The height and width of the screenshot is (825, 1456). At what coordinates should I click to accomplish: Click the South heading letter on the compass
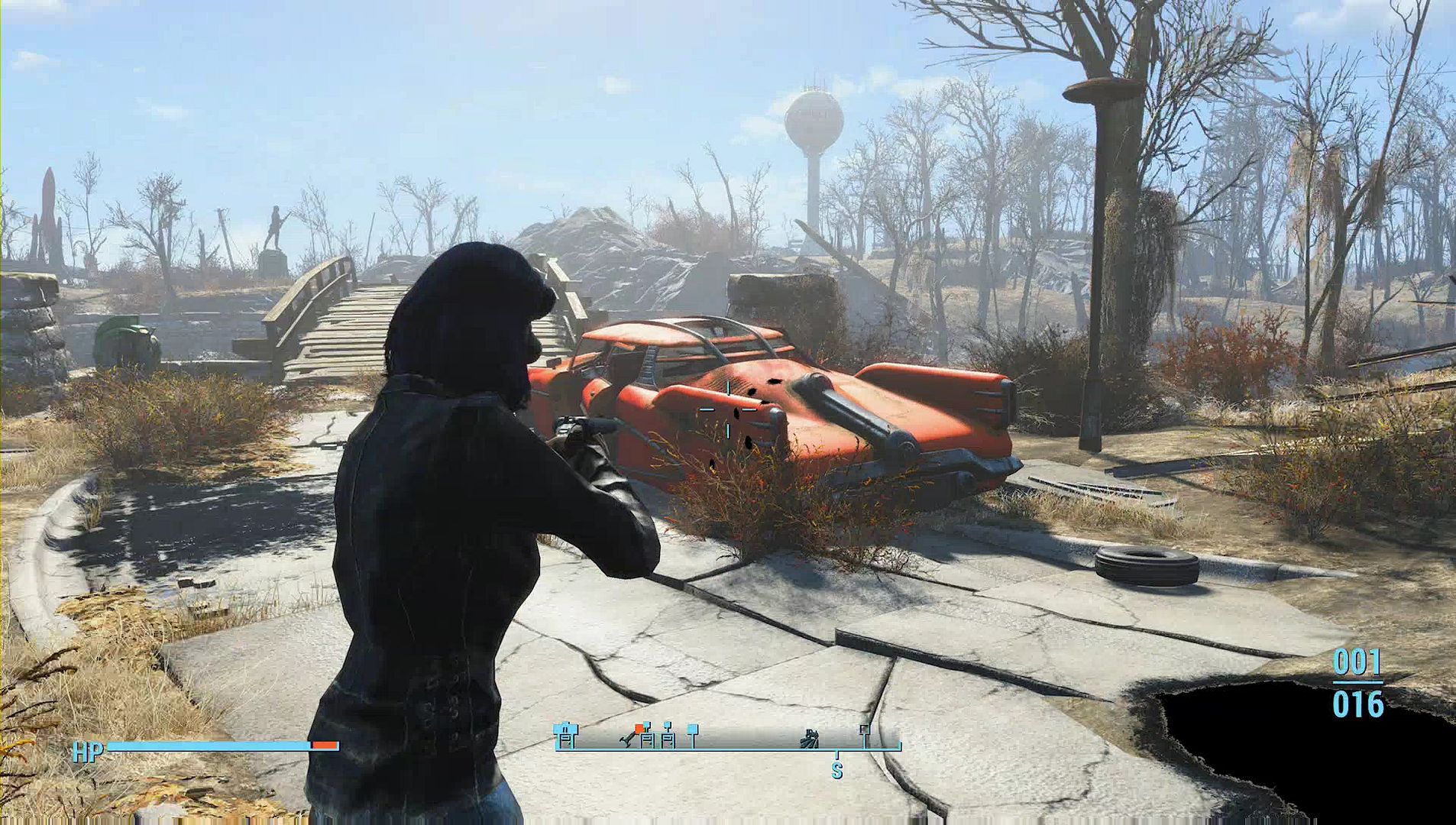click(x=837, y=771)
